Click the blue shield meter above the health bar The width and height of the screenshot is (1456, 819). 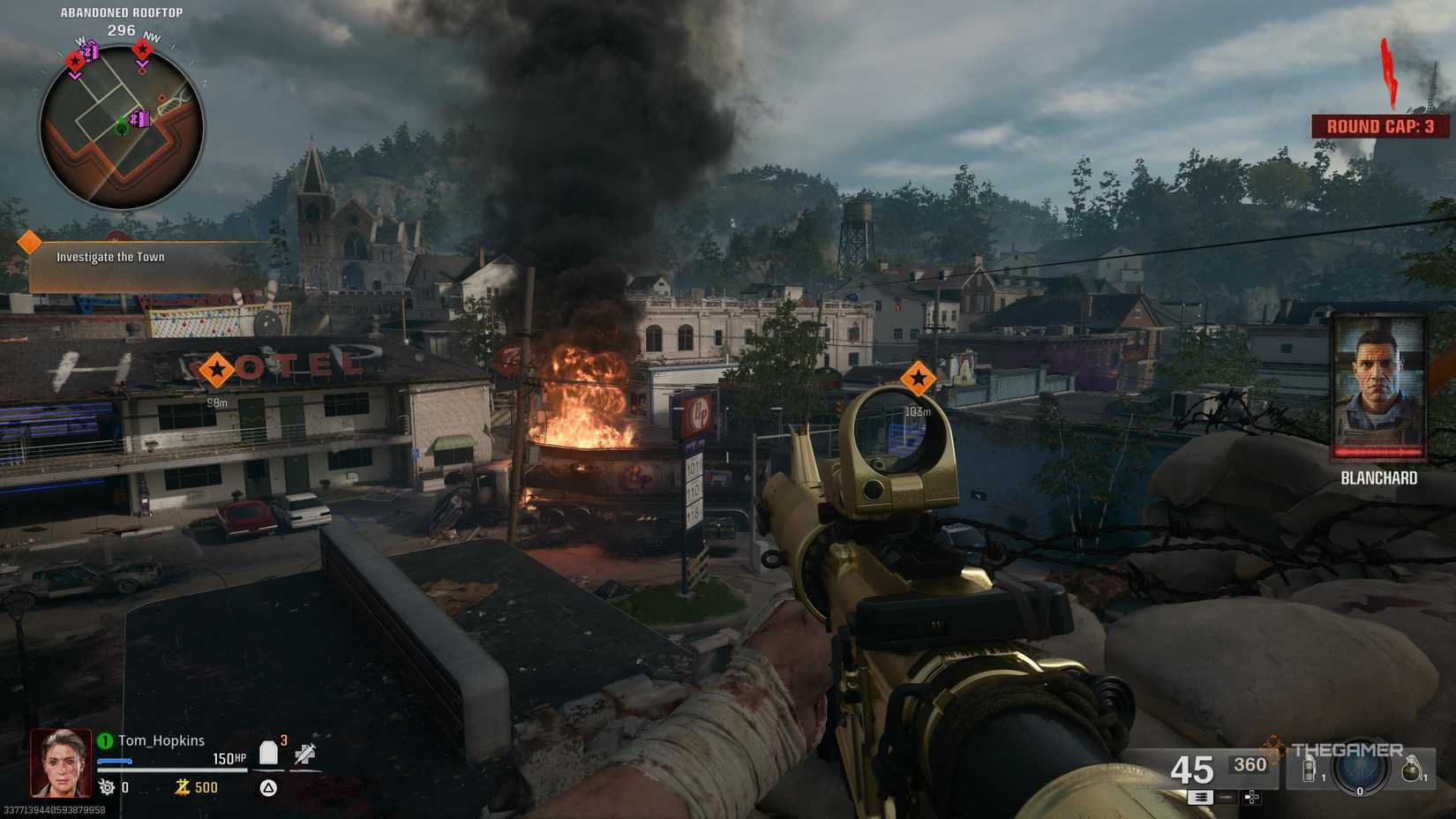pyautogui.click(x=114, y=760)
